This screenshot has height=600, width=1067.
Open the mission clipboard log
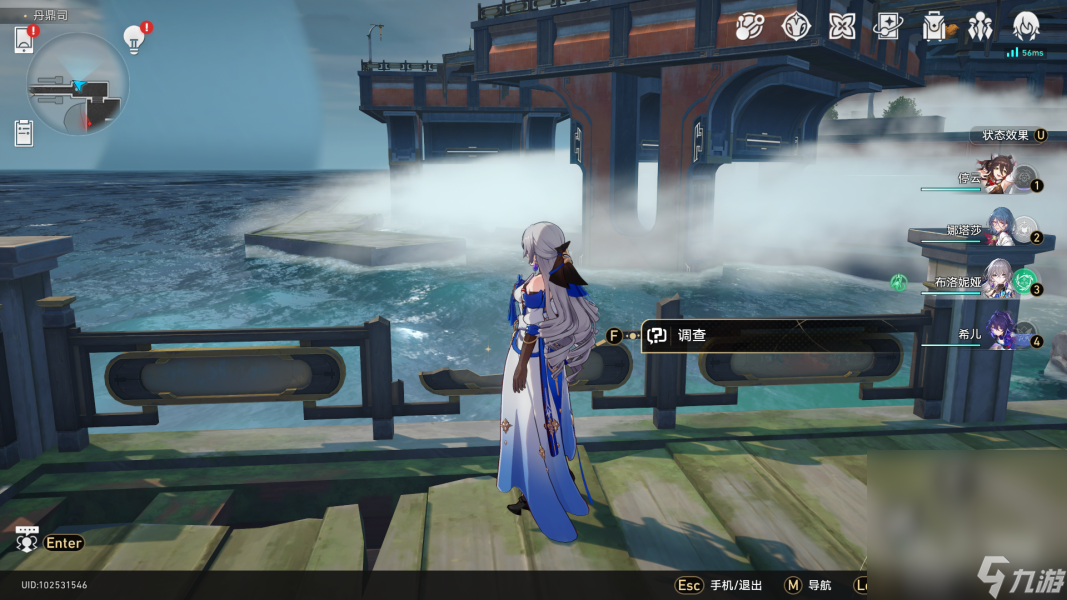(x=24, y=131)
